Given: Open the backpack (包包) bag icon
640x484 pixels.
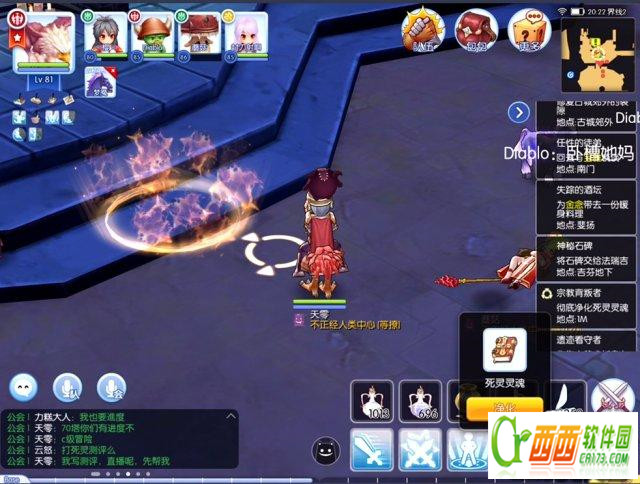Looking at the screenshot, I should [476, 29].
